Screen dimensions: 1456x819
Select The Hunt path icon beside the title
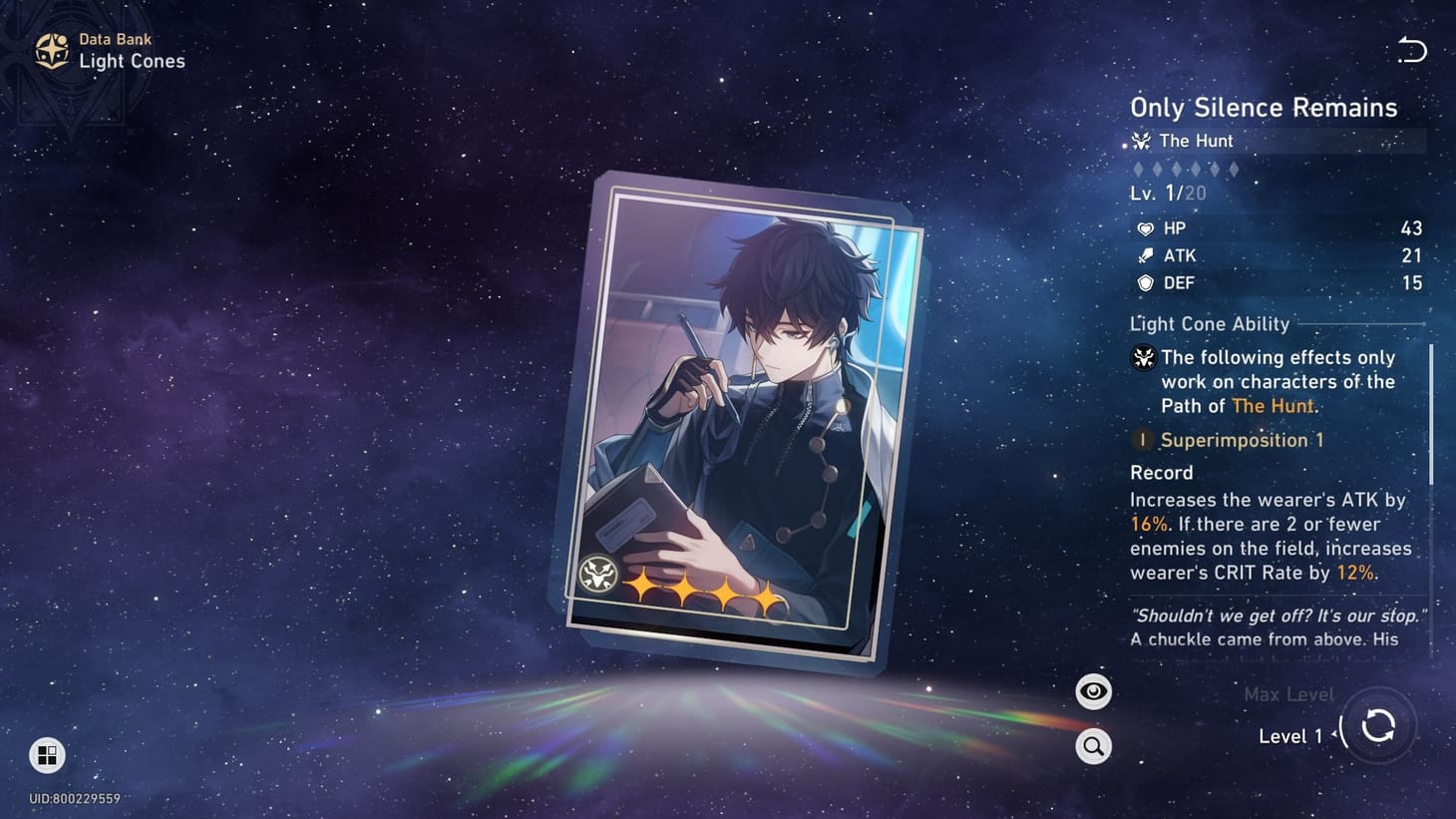point(1141,141)
